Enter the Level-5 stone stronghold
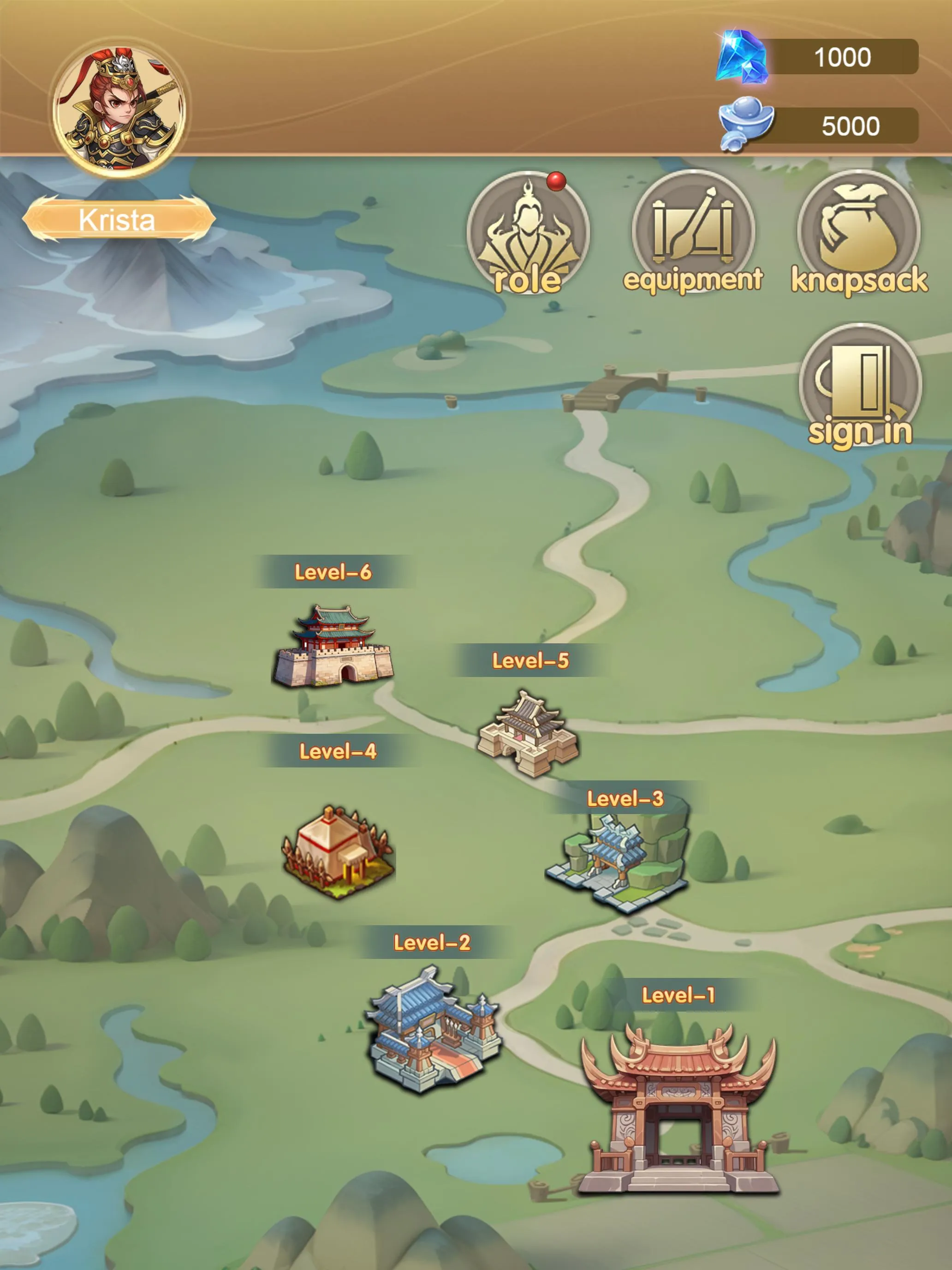The height and width of the screenshot is (1270, 952). coord(528,735)
